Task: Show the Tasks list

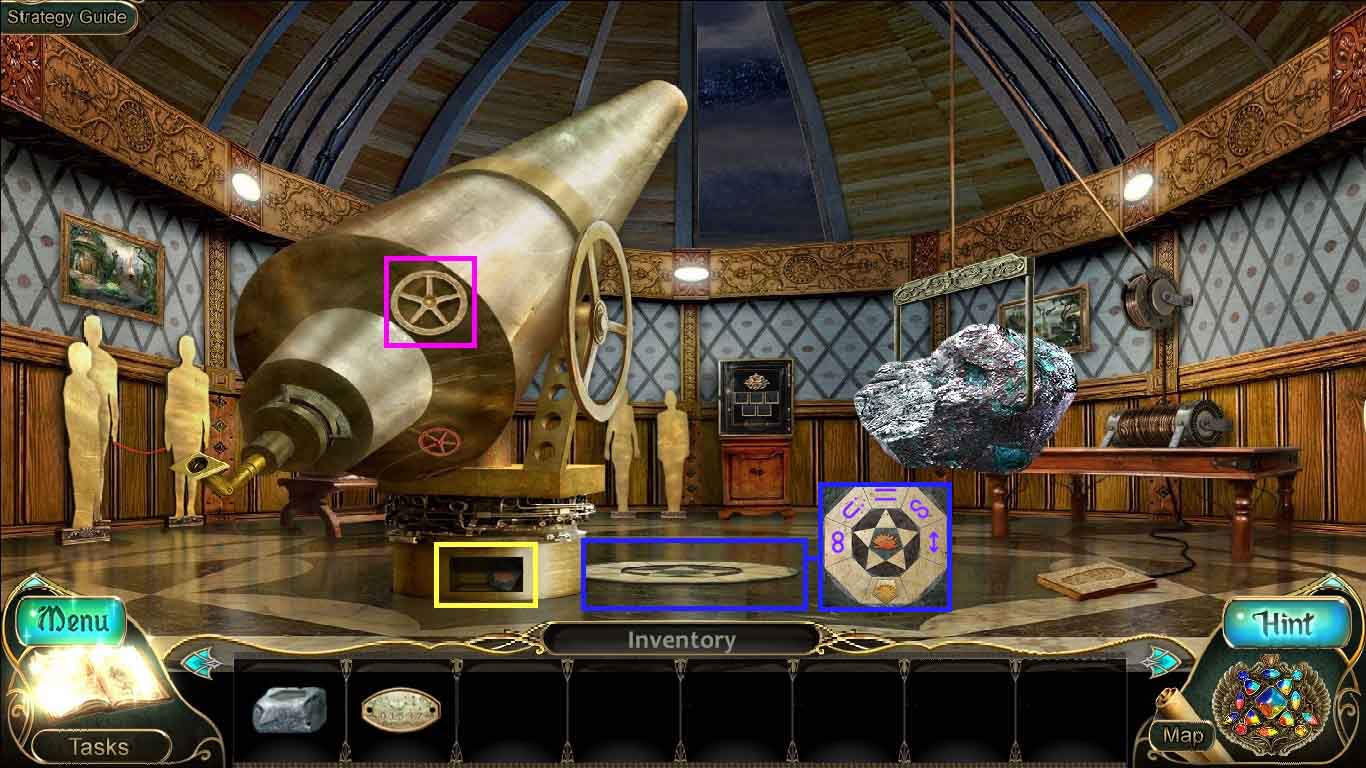Action: 98,746
